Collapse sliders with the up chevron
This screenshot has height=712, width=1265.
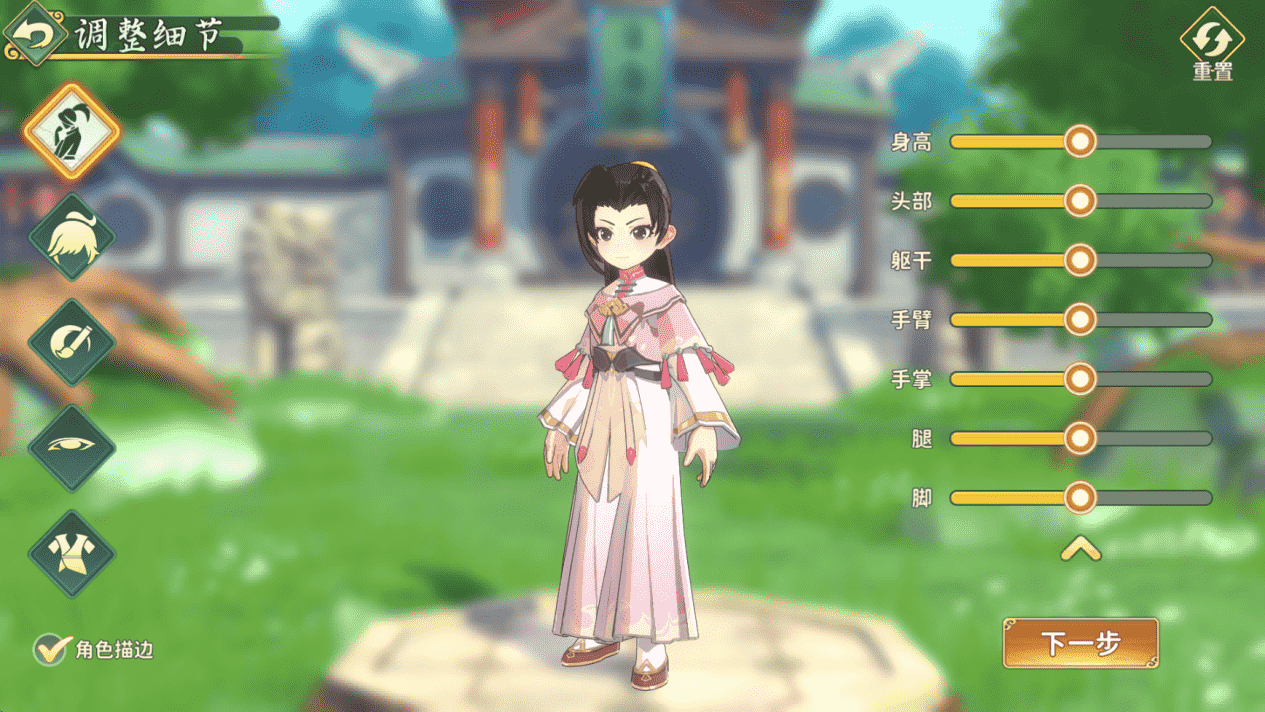point(1080,548)
